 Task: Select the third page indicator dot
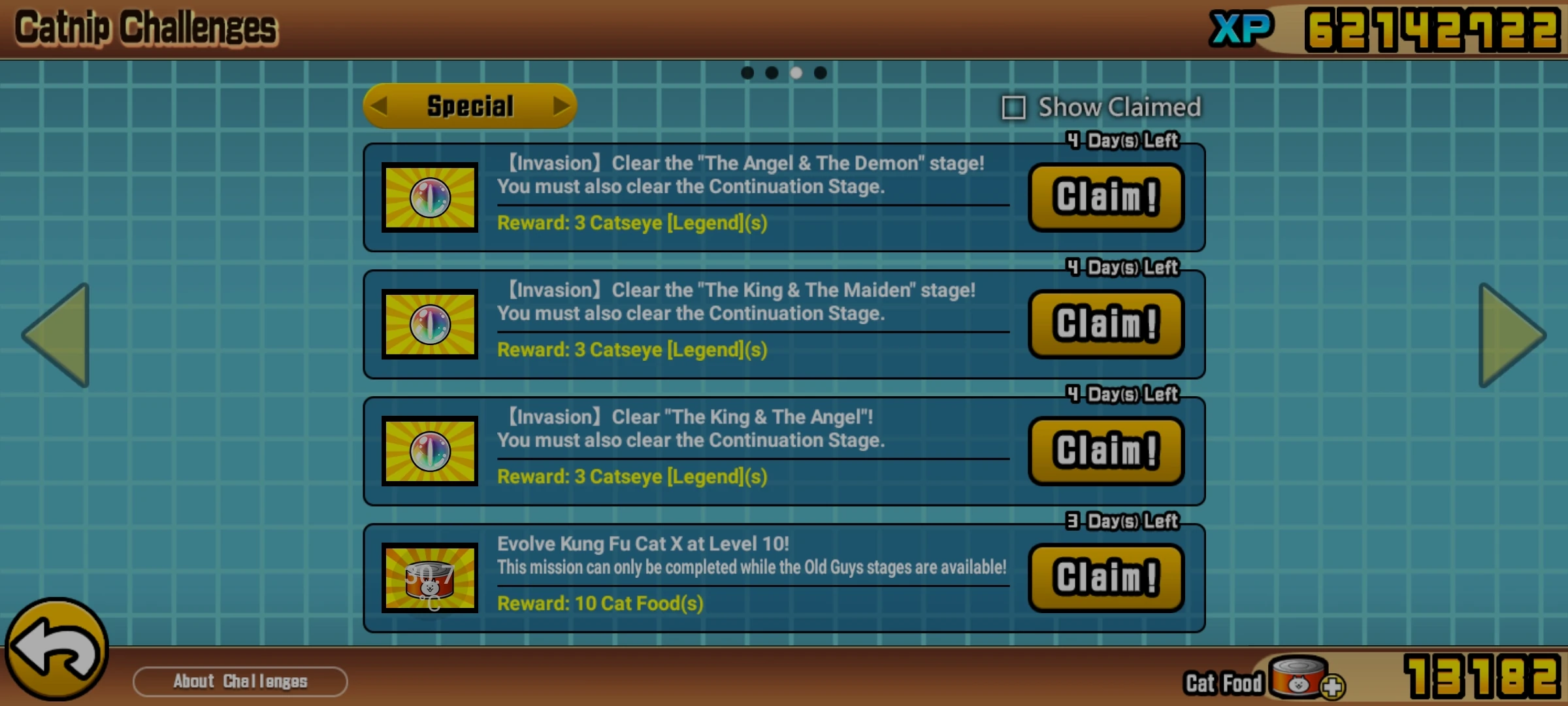796,73
